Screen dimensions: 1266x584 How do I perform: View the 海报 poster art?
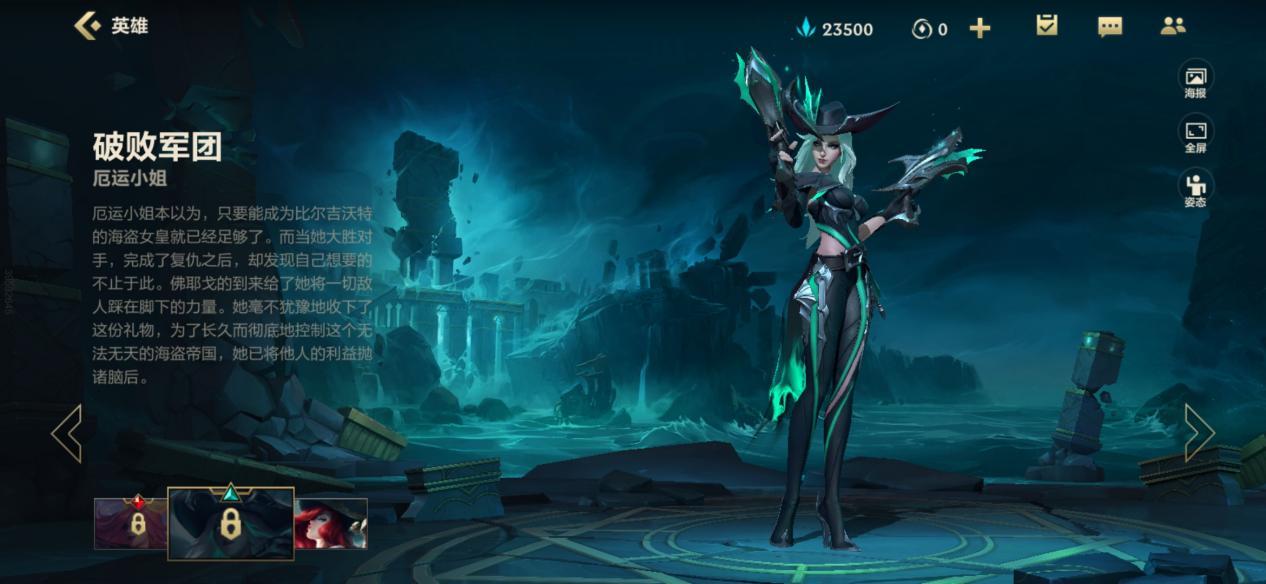click(1195, 81)
